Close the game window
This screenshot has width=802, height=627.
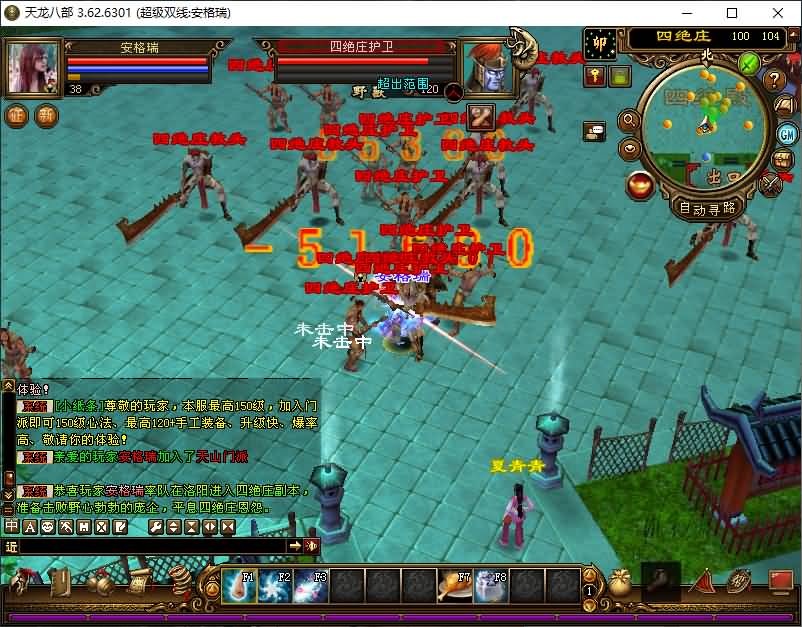[x=778, y=13]
